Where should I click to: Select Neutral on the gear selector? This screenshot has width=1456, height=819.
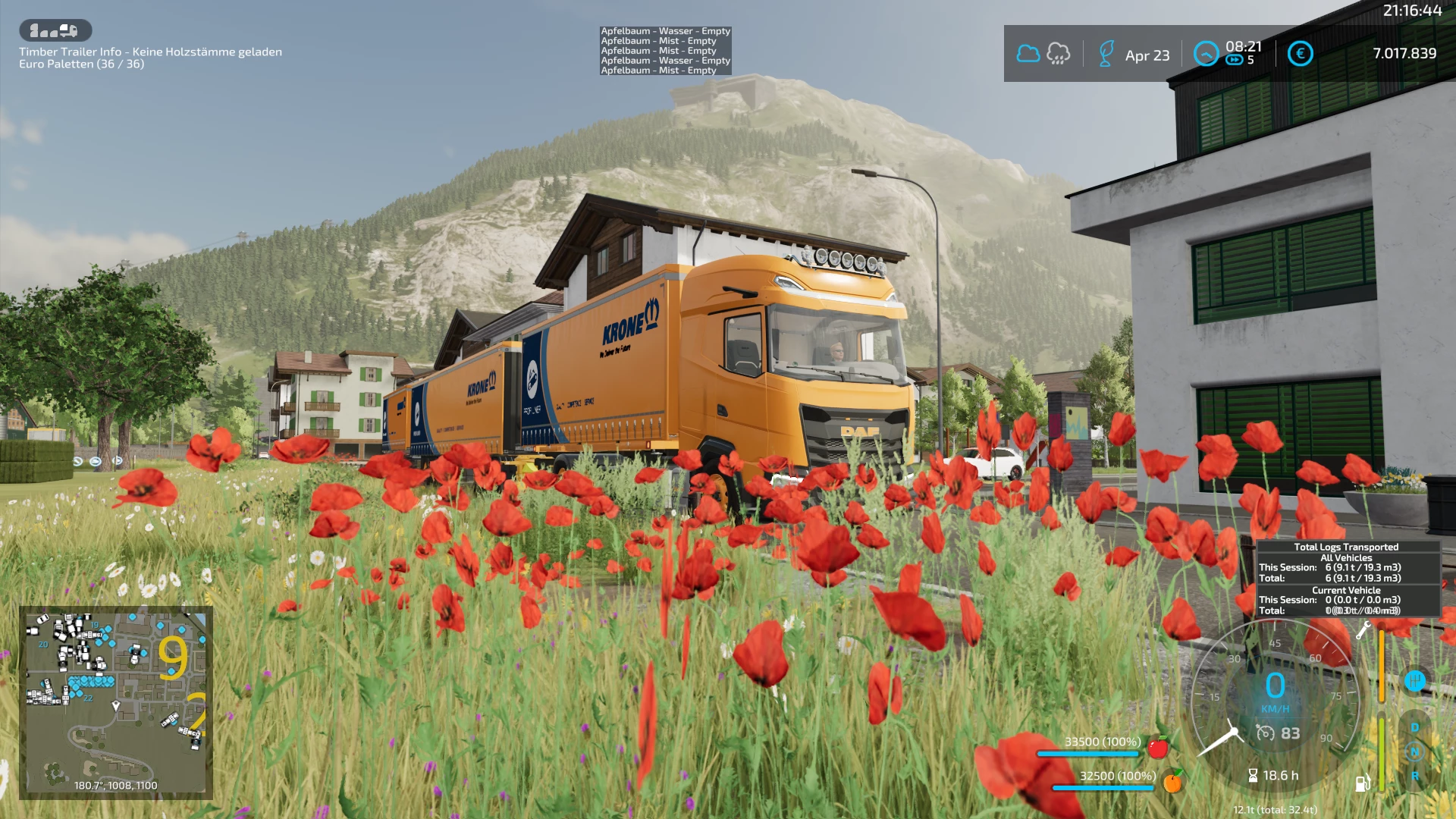tap(1414, 752)
